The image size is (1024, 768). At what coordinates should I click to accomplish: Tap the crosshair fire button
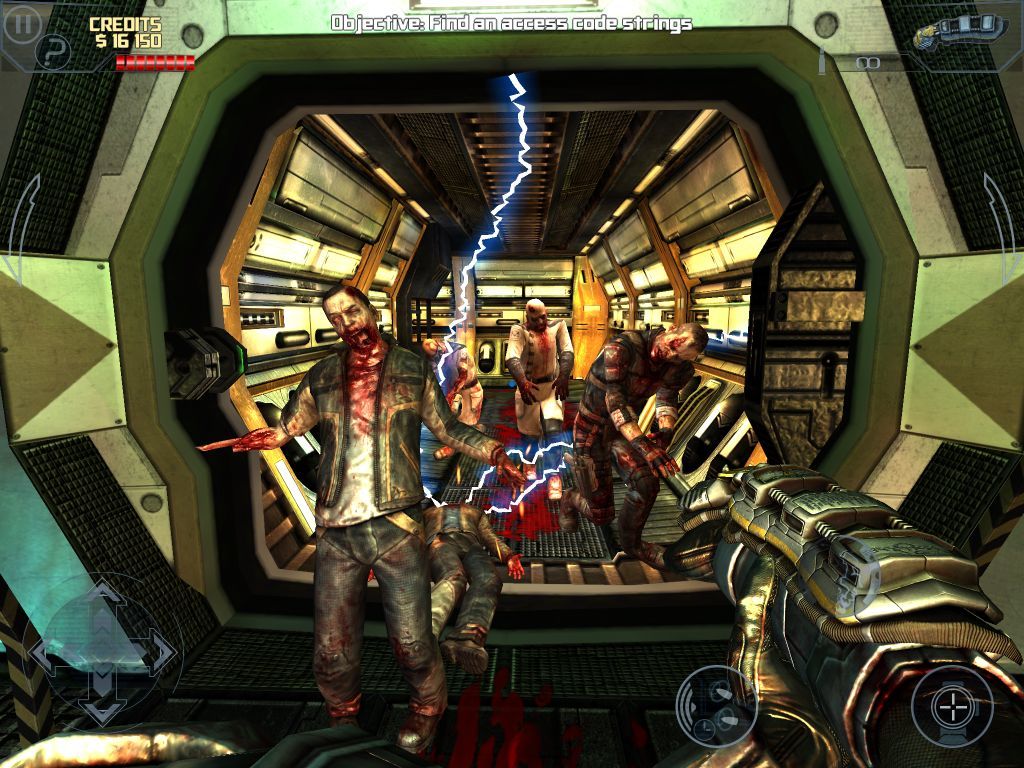951,707
